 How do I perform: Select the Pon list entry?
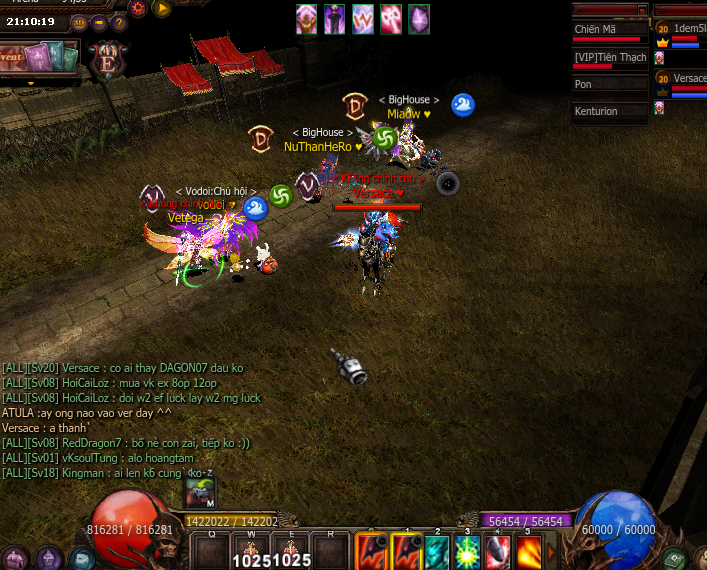click(610, 85)
